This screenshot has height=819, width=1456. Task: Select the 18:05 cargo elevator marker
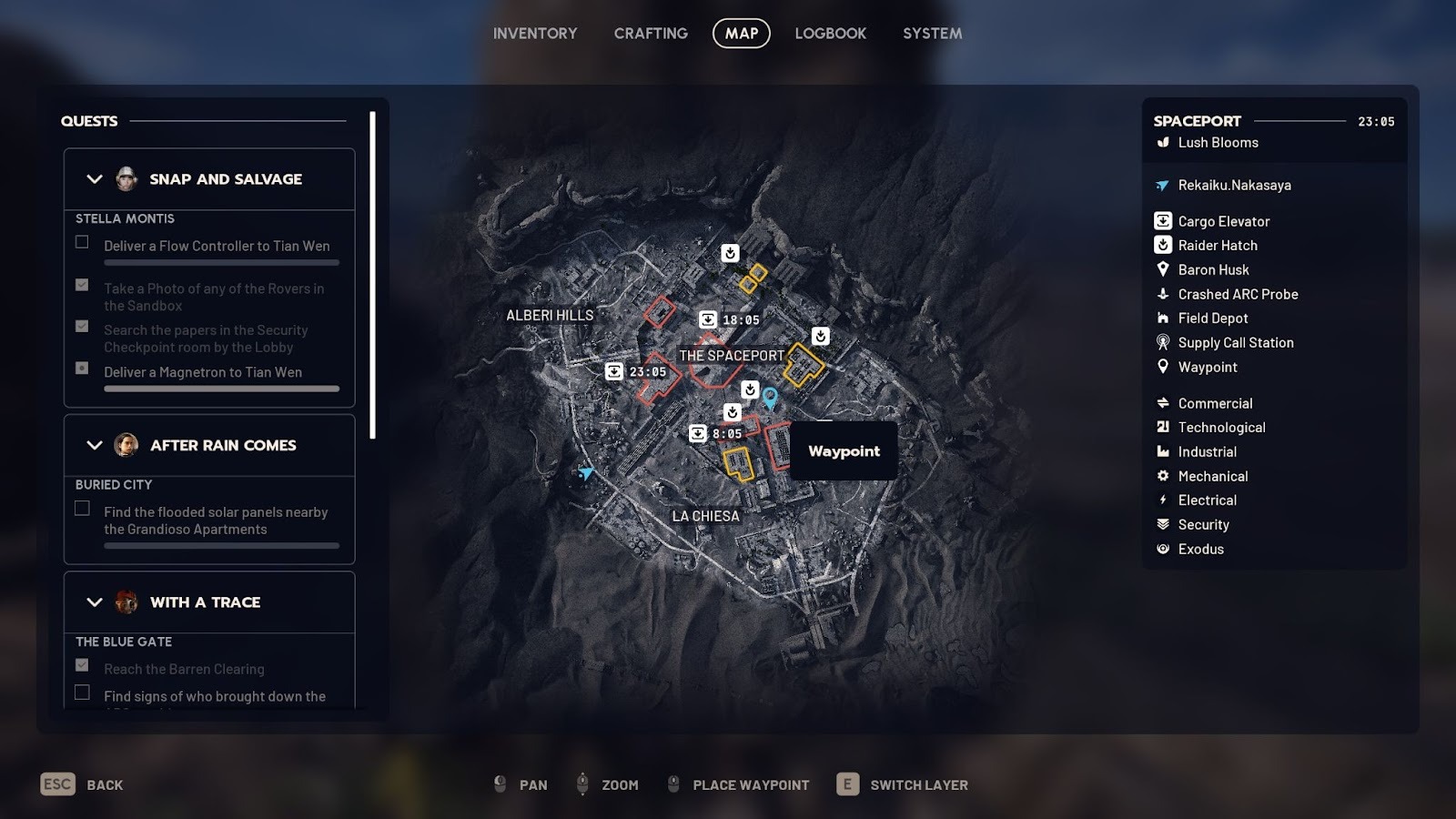[x=708, y=319]
